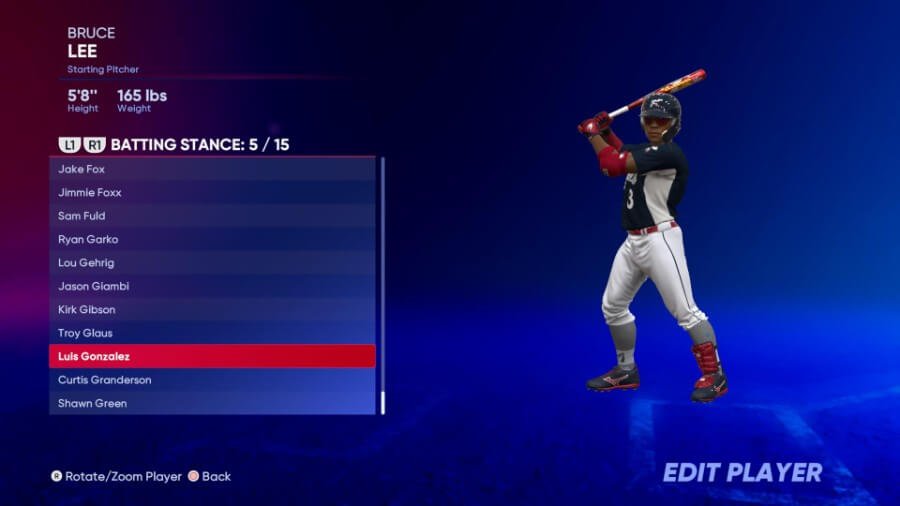Choose Shawn Green's batting stance
The width and height of the screenshot is (900, 506).
click(212, 403)
